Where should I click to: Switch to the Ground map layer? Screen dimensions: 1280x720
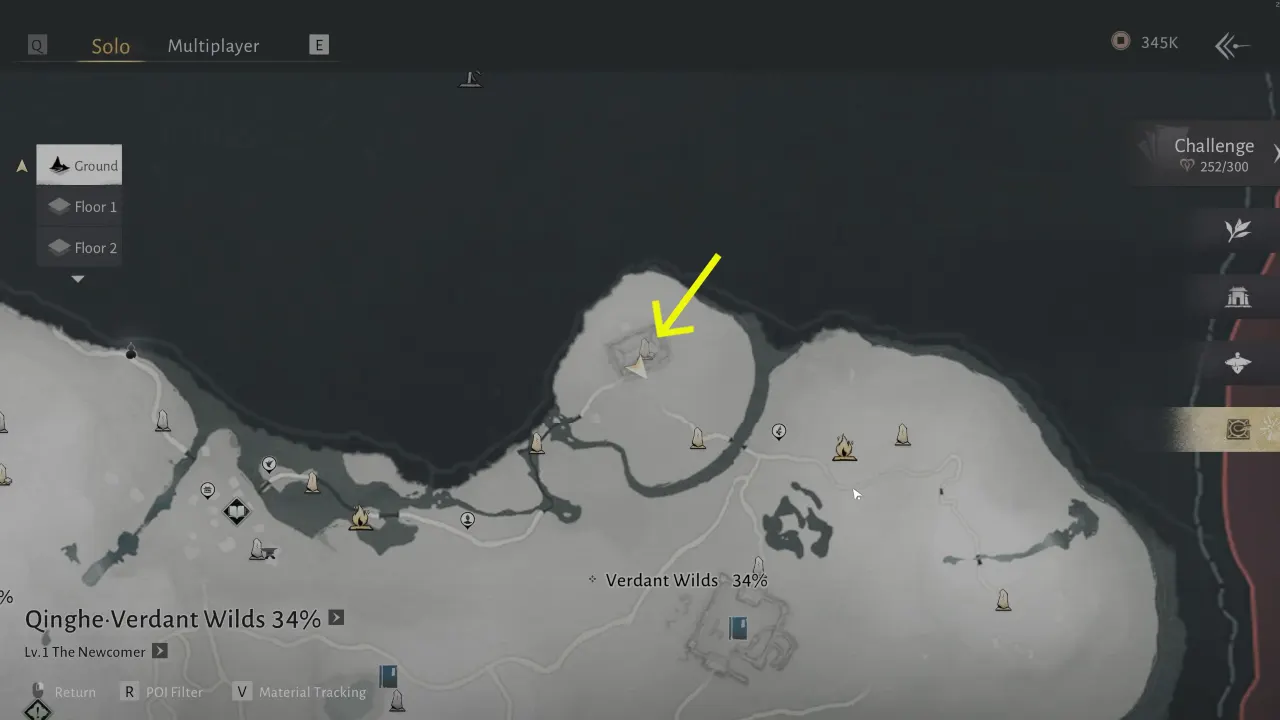tap(79, 165)
